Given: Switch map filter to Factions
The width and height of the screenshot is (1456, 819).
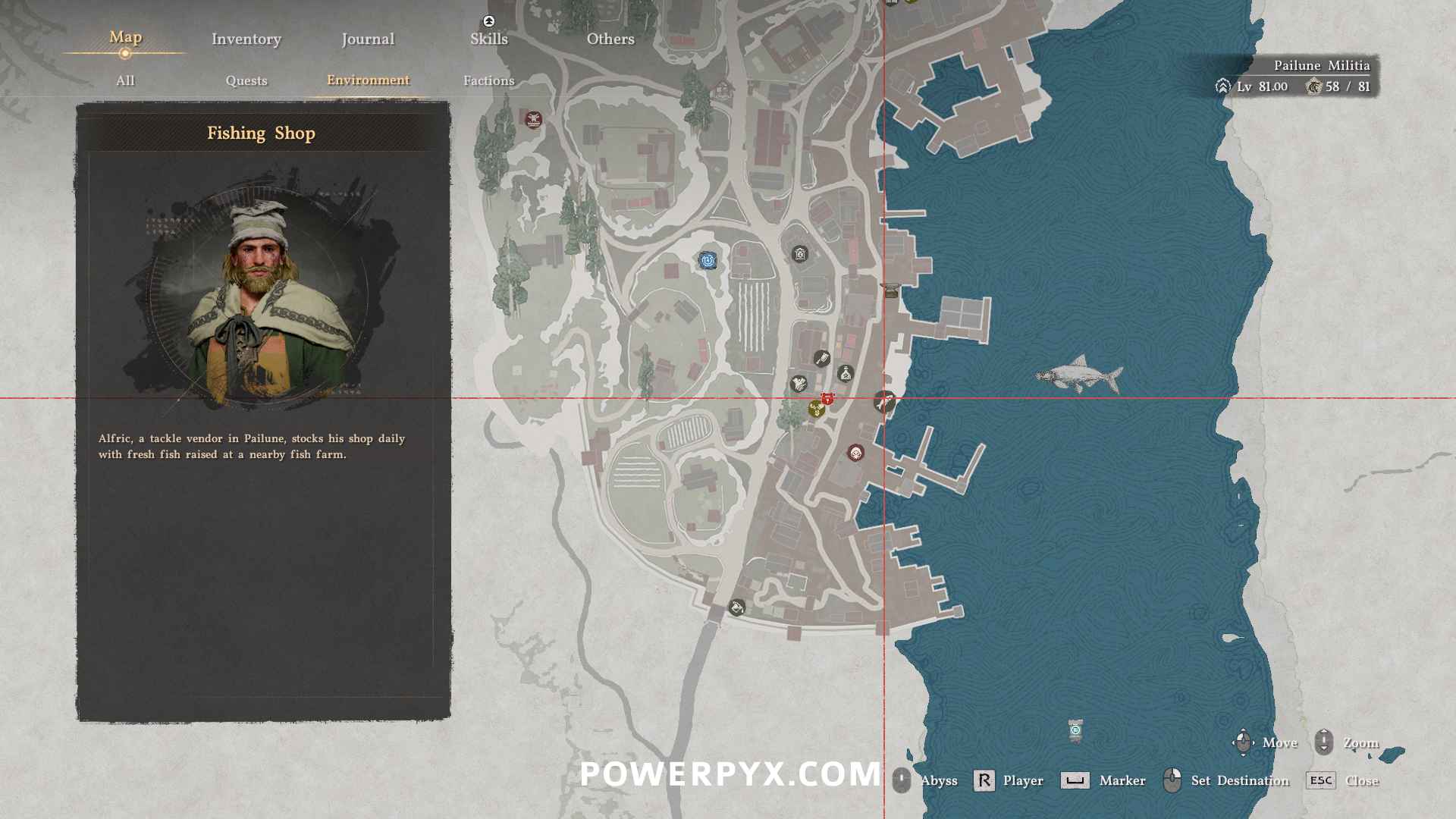Looking at the screenshot, I should tap(488, 80).
